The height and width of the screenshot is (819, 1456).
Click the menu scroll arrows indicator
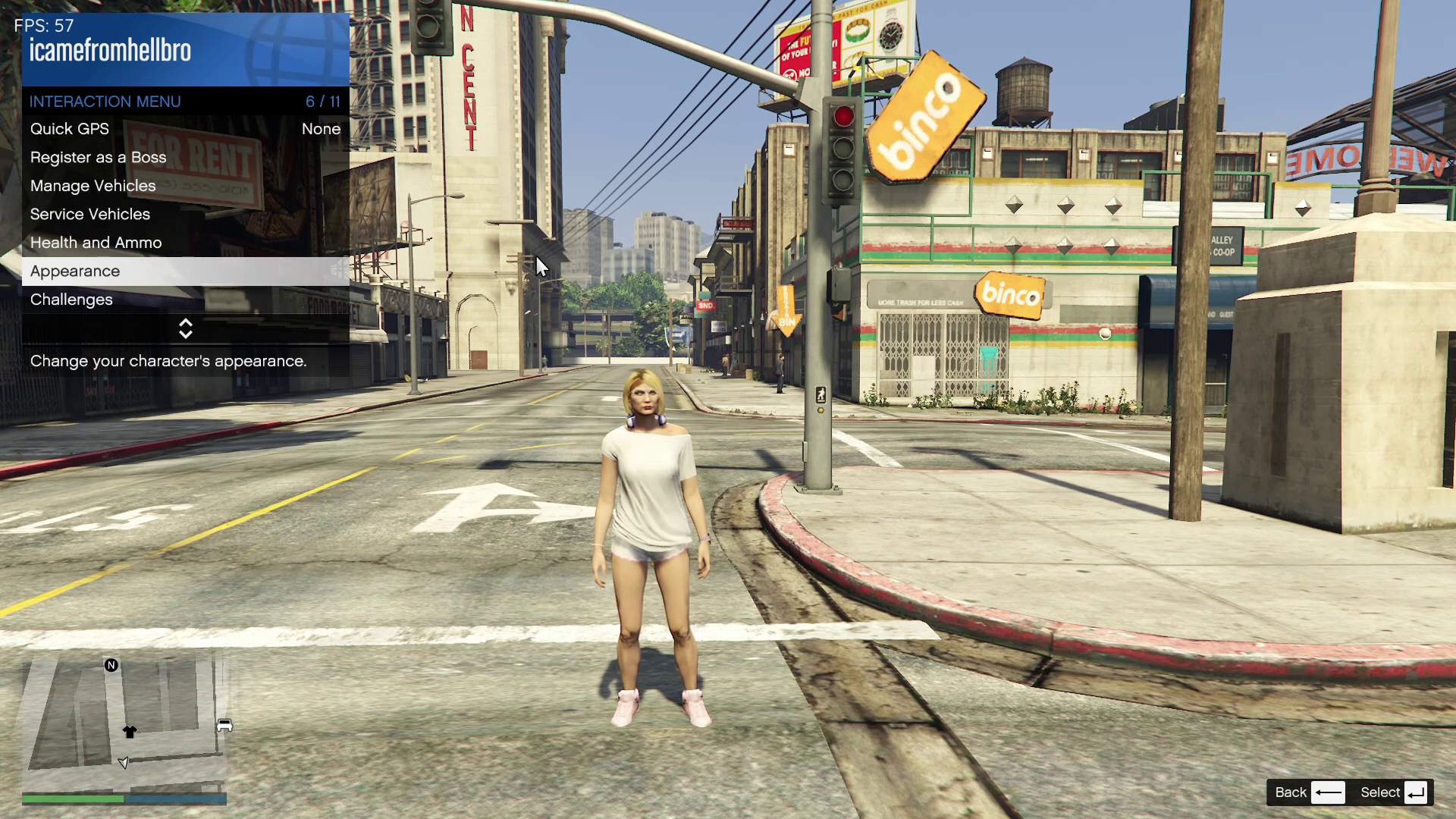(x=186, y=328)
